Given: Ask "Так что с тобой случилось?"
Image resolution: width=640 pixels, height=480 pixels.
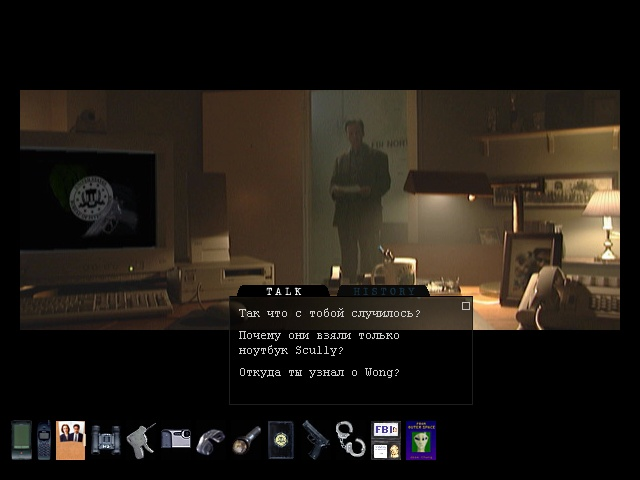Looking at the screenshot, I should [329, 313].
